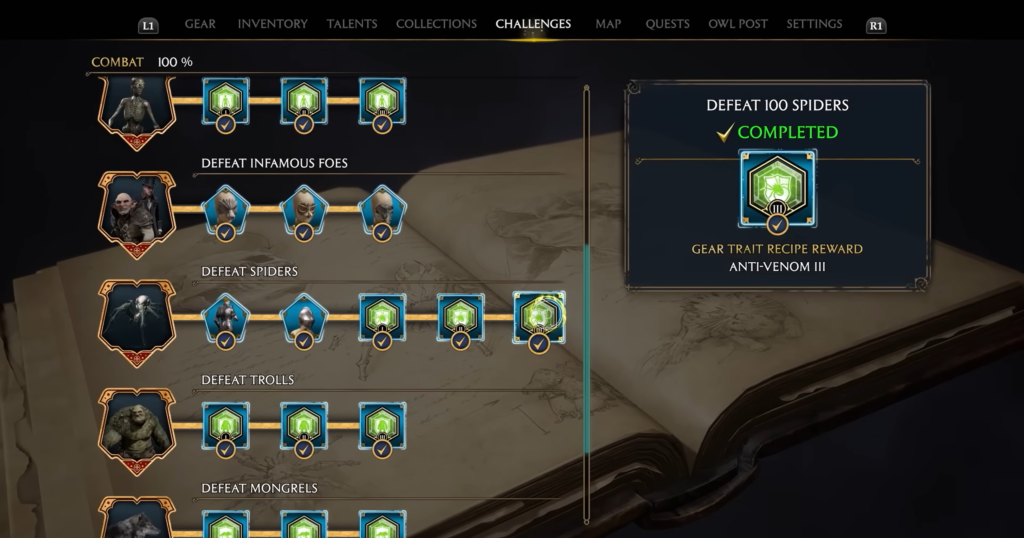
Task: Go to the Settings tab
Action: coord(814,24)
